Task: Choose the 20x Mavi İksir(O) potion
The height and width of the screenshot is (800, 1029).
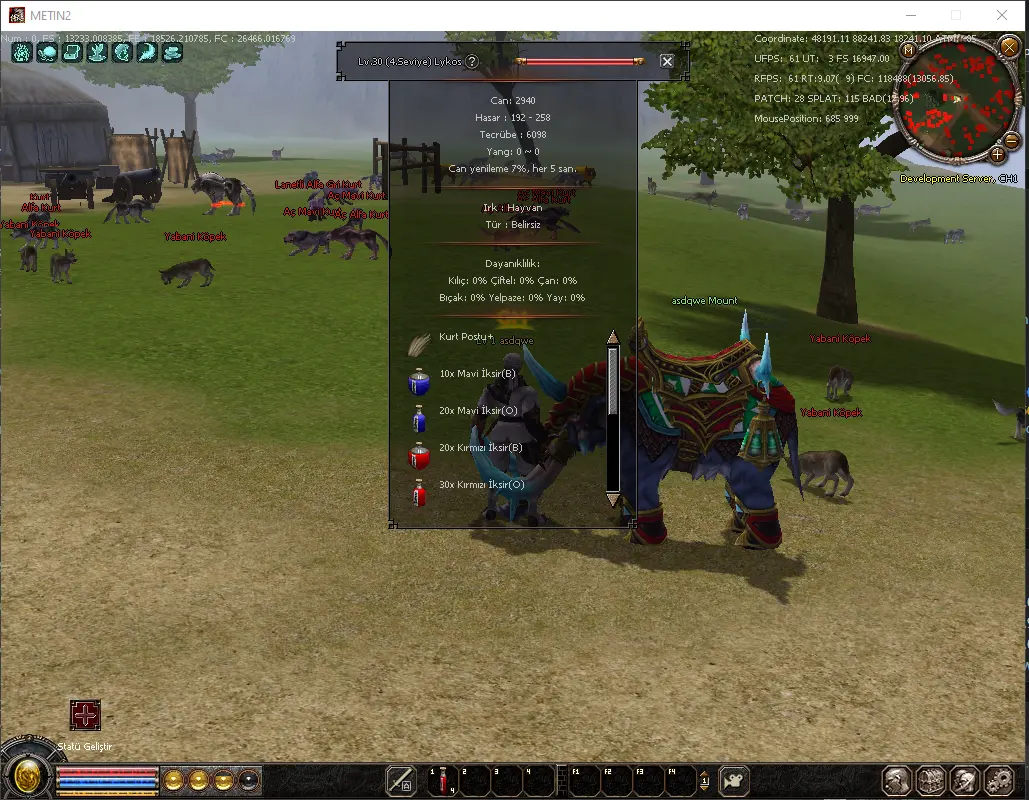Action: [477, 411]
